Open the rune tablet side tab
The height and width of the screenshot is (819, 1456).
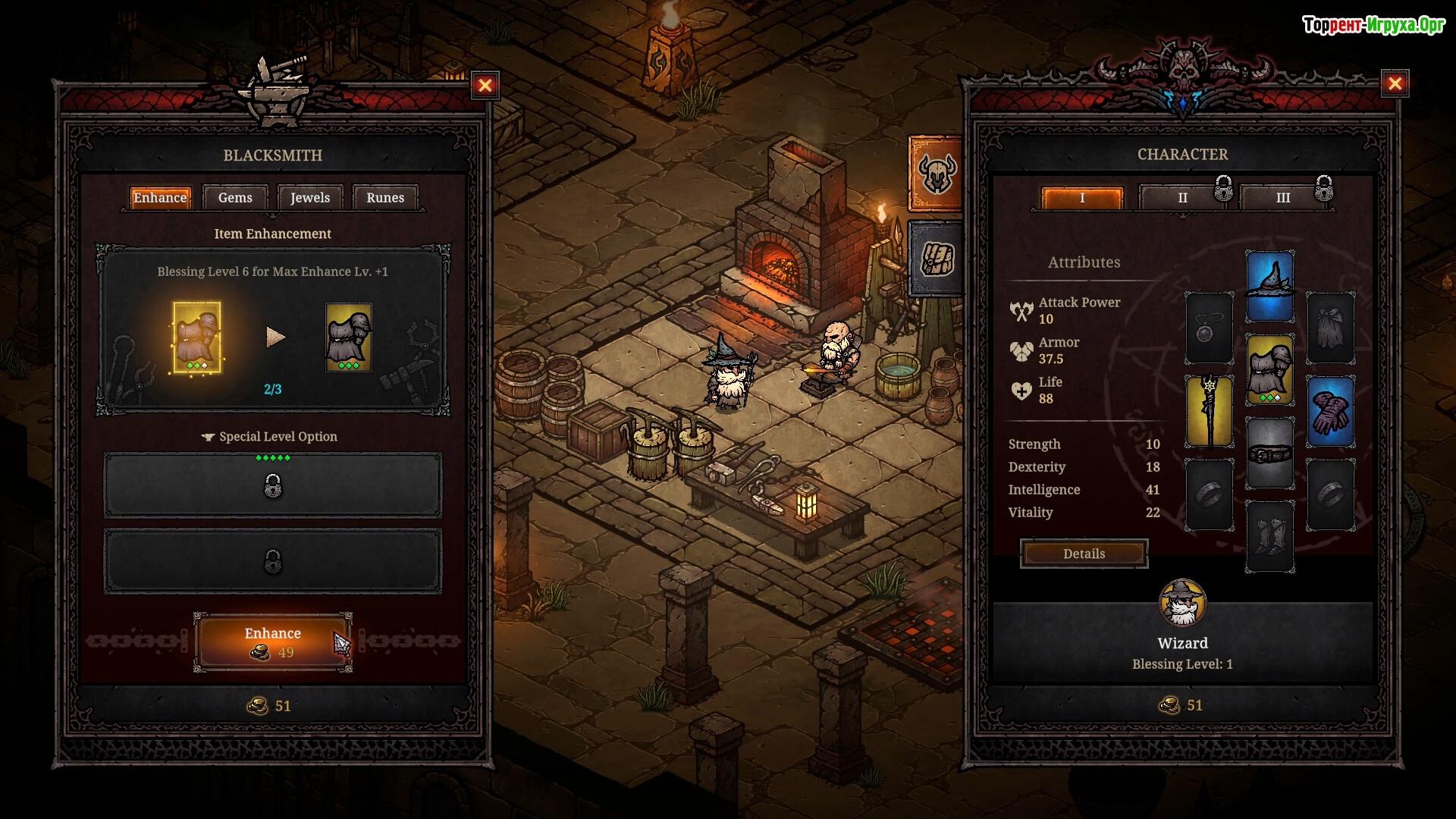click(936, 258)
